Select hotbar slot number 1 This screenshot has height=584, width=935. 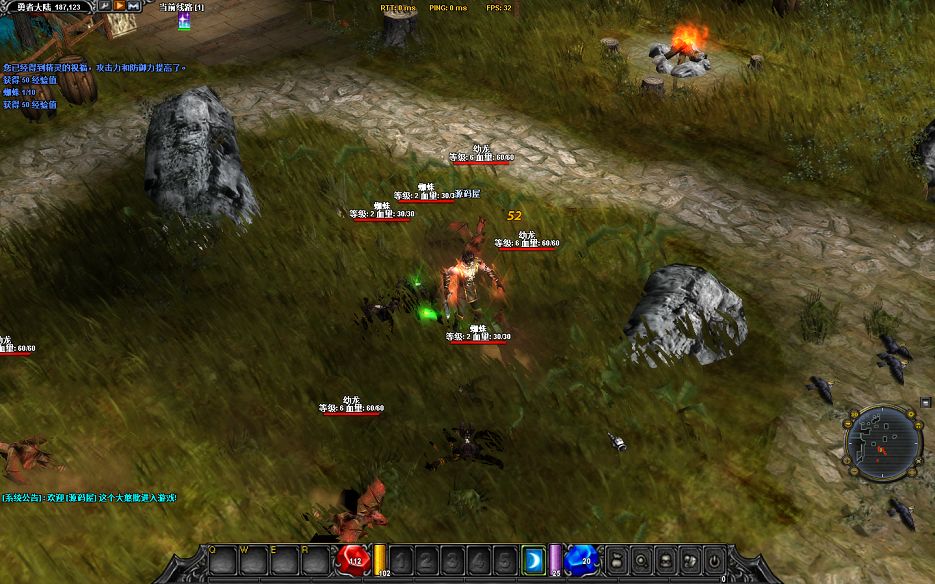[x=402, y=561]
